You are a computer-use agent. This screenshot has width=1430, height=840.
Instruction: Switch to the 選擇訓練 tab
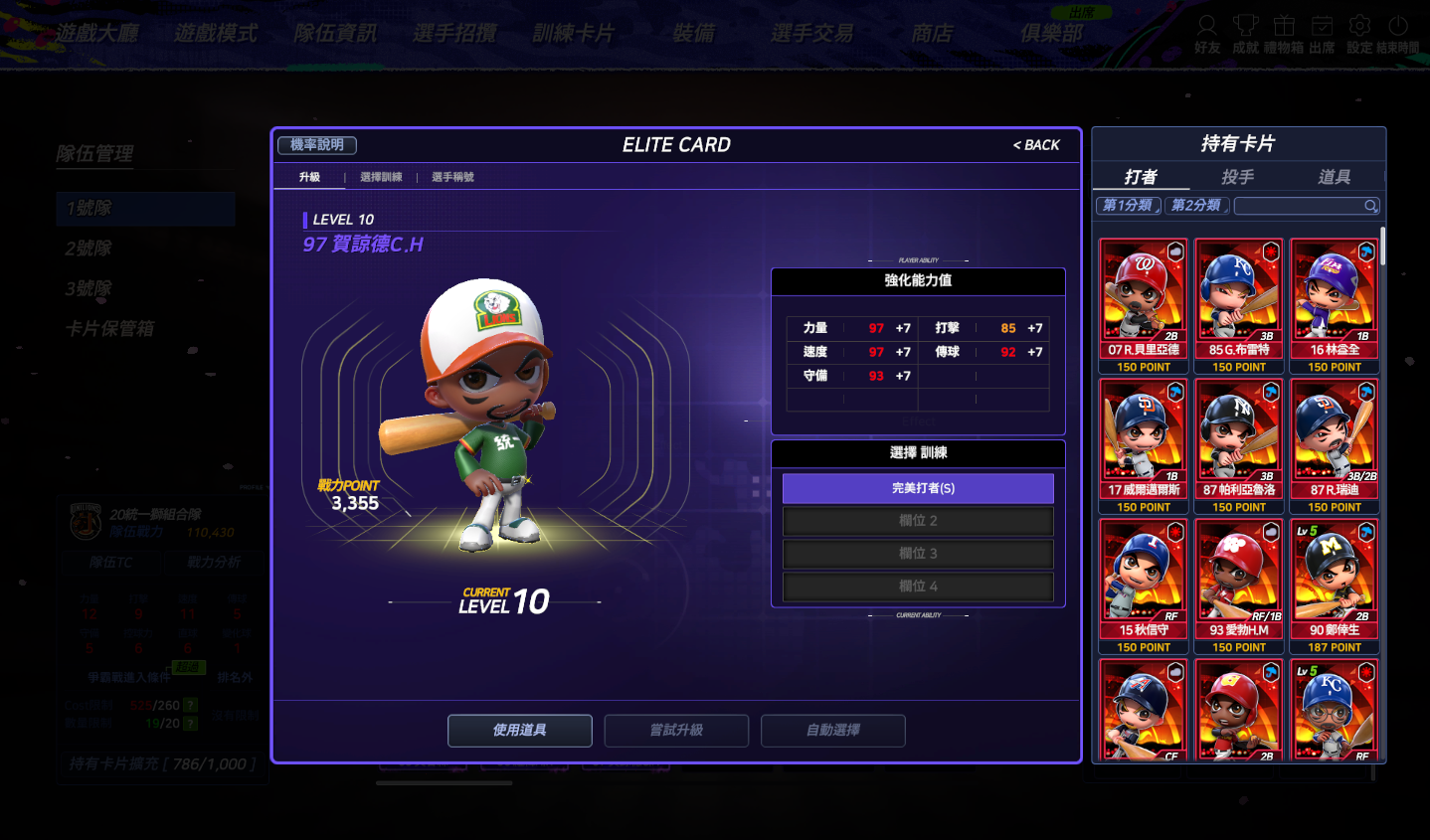point(381,177)
